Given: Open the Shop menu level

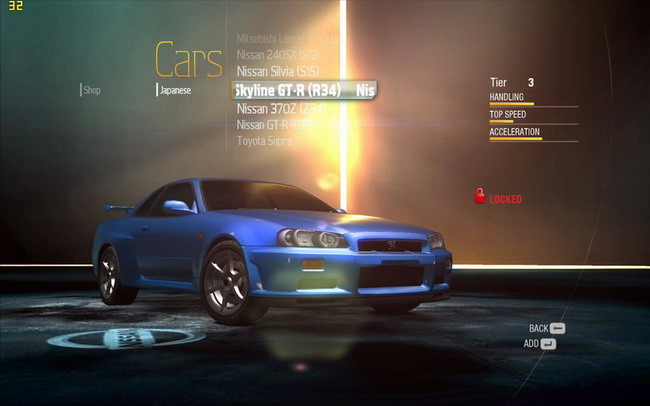Looking at the screenshot, I should pos(92,90).
